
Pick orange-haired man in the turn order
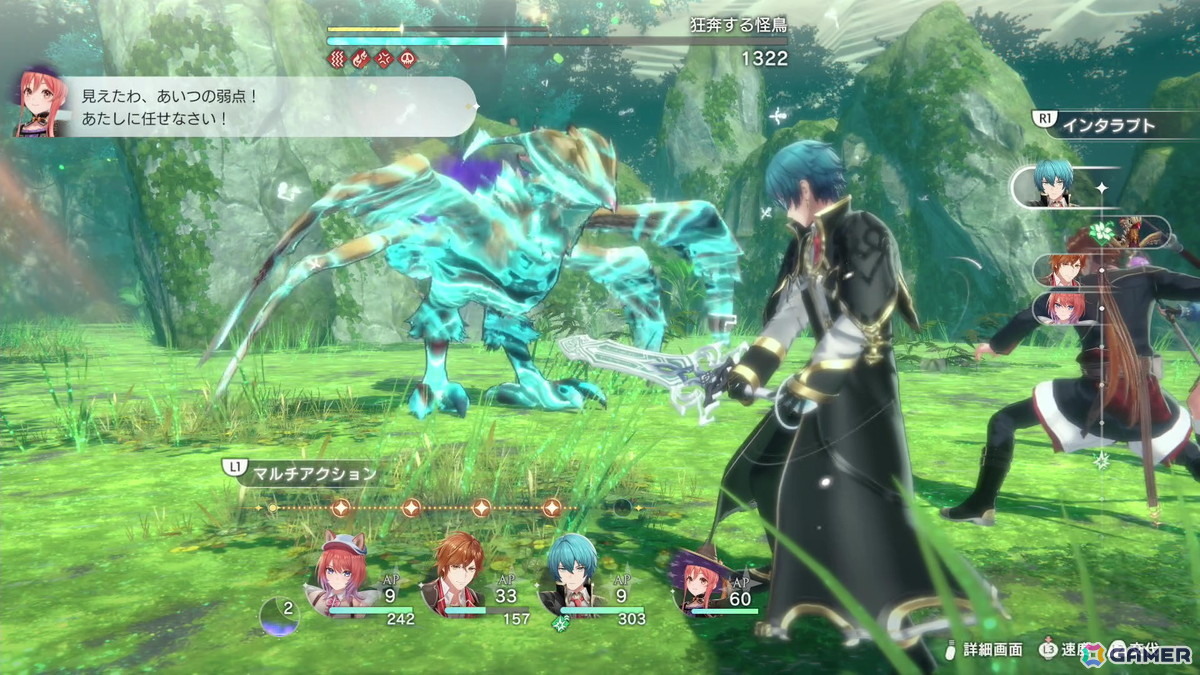pos(1063,270)
